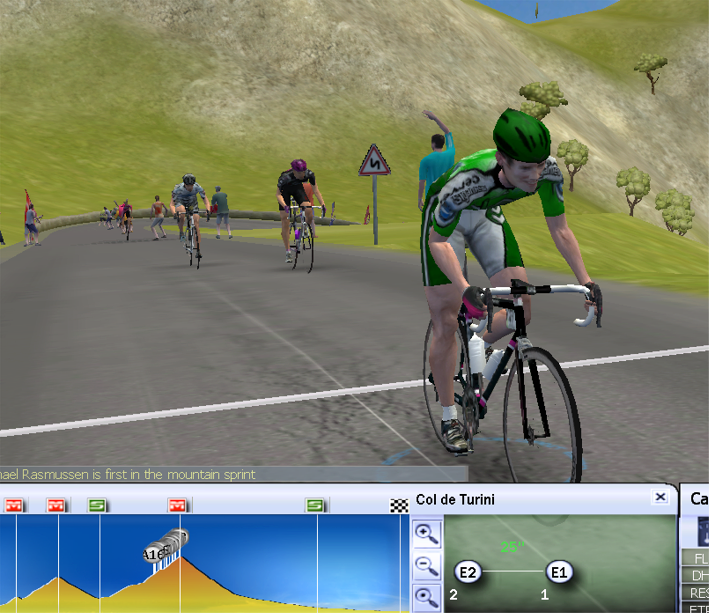709x613 pixels.
Task: Zoom out with the minus magnifier
Action: point(427,566)
